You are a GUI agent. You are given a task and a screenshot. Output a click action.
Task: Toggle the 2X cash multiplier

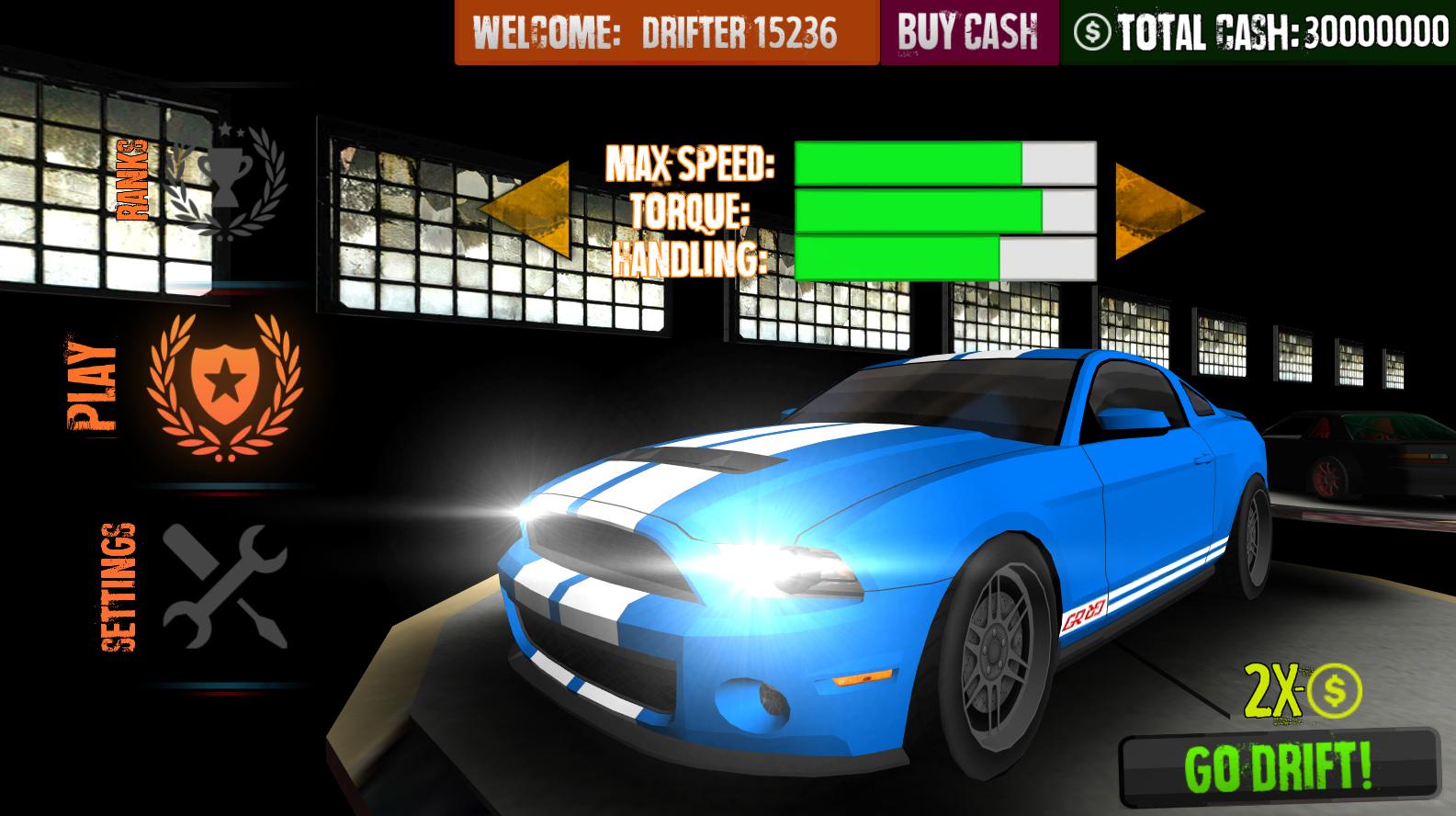[x=1303, y=692]
